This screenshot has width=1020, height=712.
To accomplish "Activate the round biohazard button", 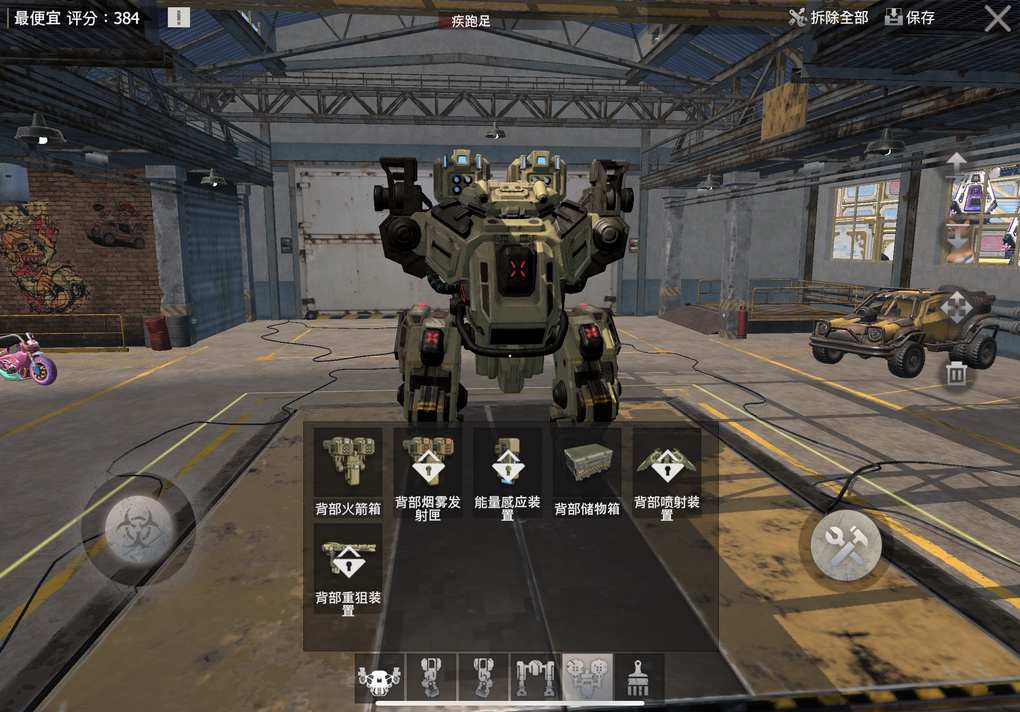I will tap(138, 530).
